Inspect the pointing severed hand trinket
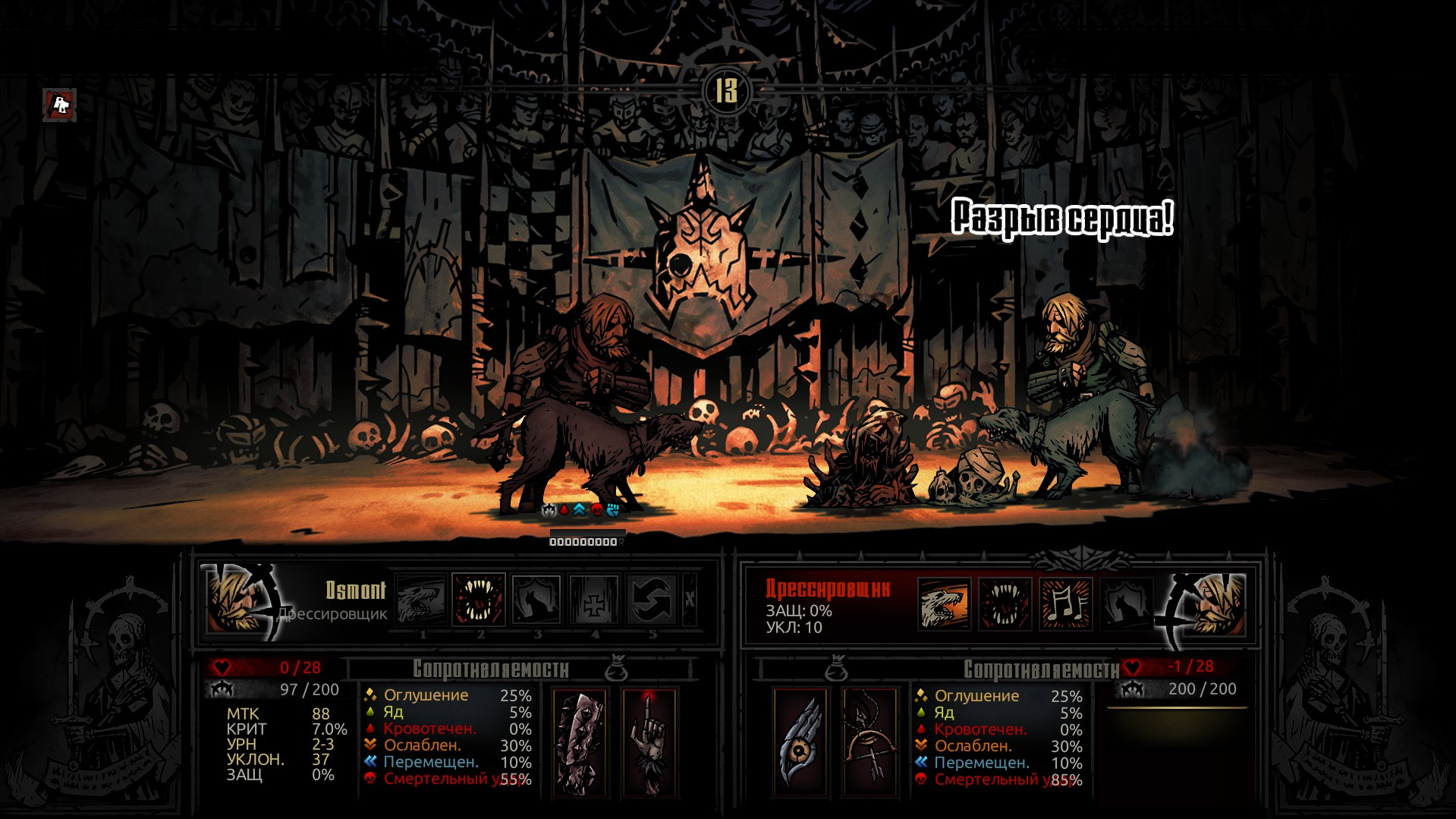This screenshot has height=819, width=1456. pyautogui.click(x=649, y=742)
